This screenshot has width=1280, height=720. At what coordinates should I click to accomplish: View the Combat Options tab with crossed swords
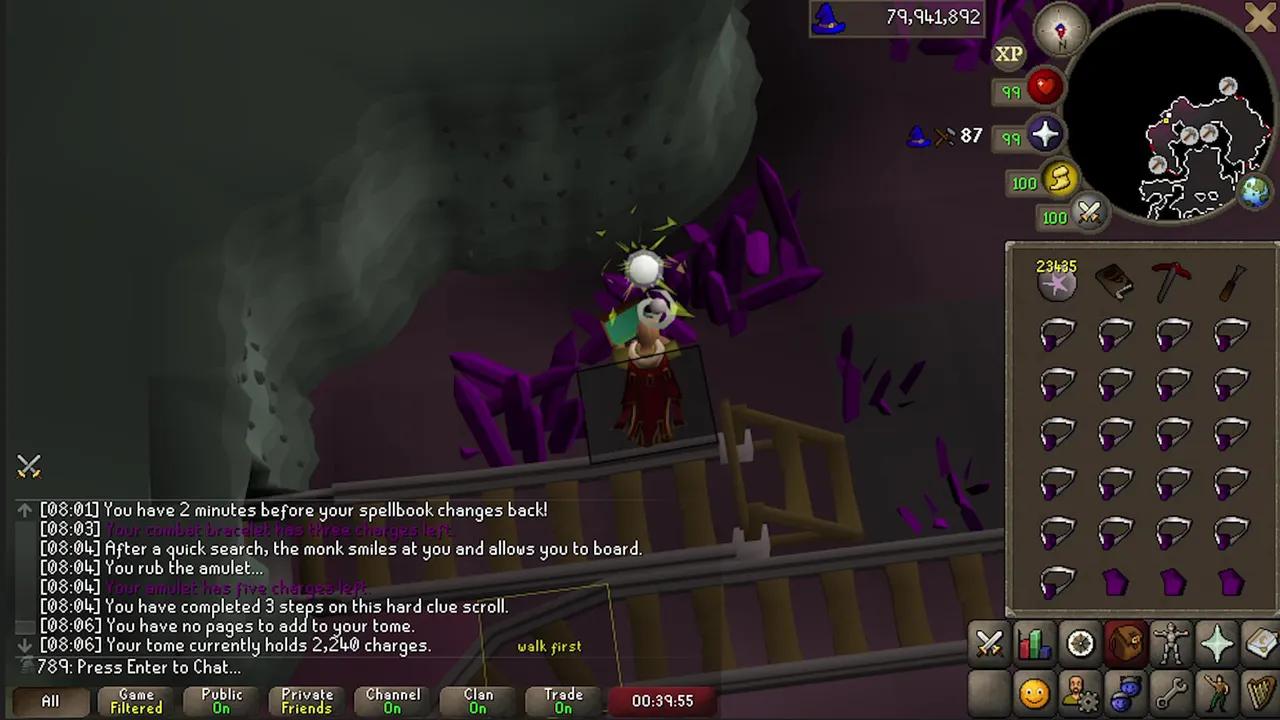tap(989, 643)
